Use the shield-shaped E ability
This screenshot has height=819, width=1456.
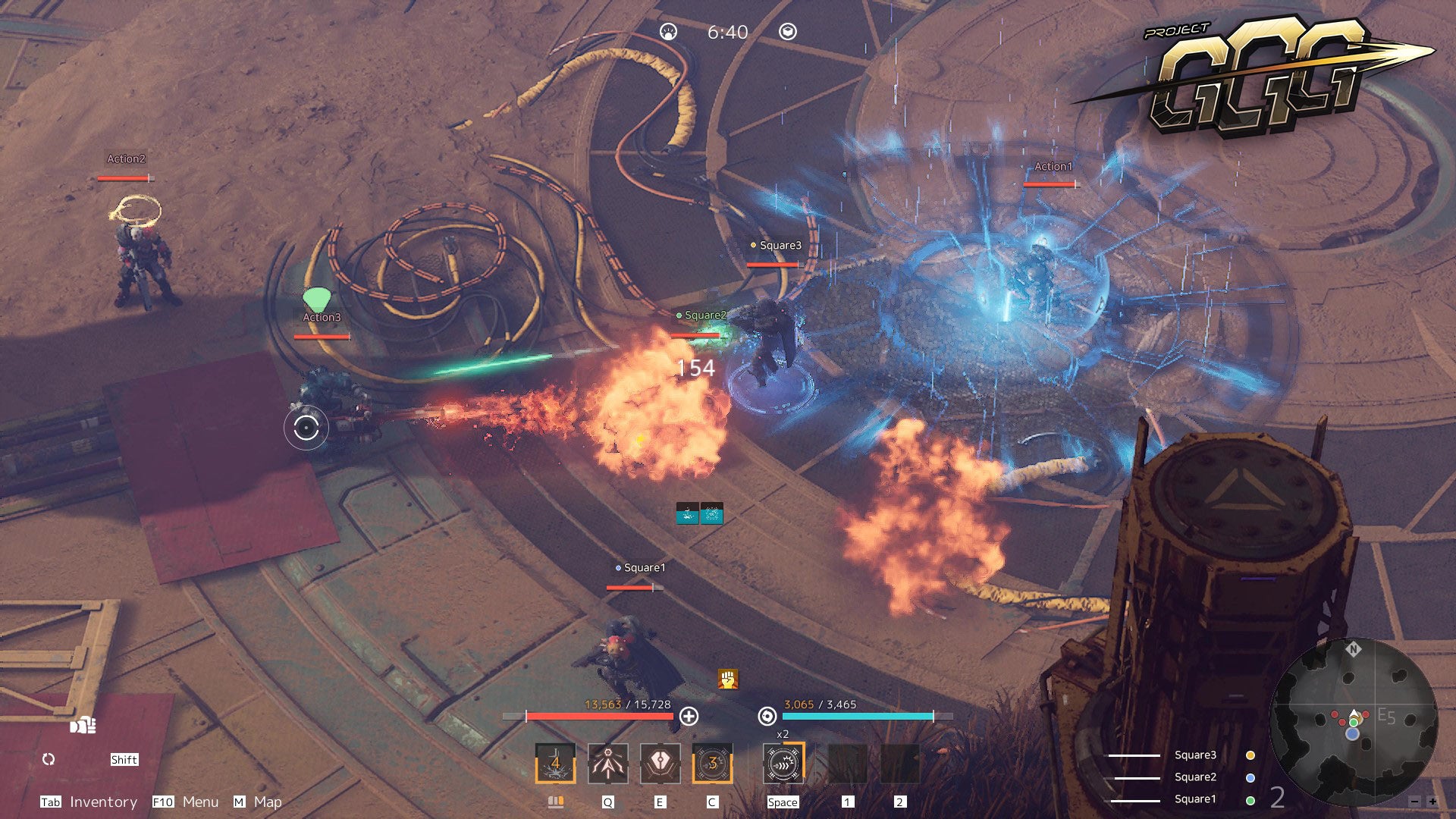[660, 763]
